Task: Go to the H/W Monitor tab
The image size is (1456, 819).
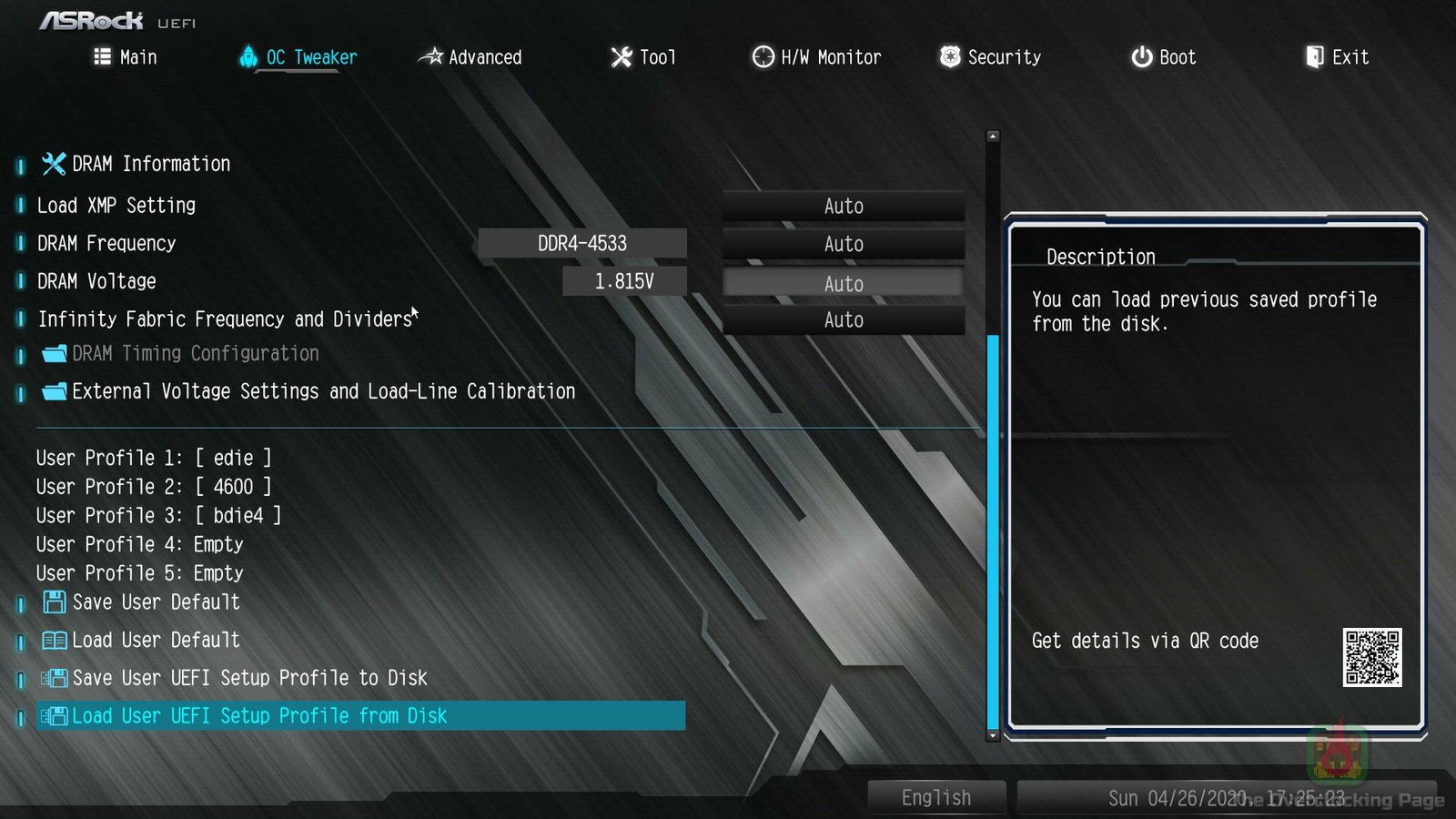Action: [x=816, y=57]
